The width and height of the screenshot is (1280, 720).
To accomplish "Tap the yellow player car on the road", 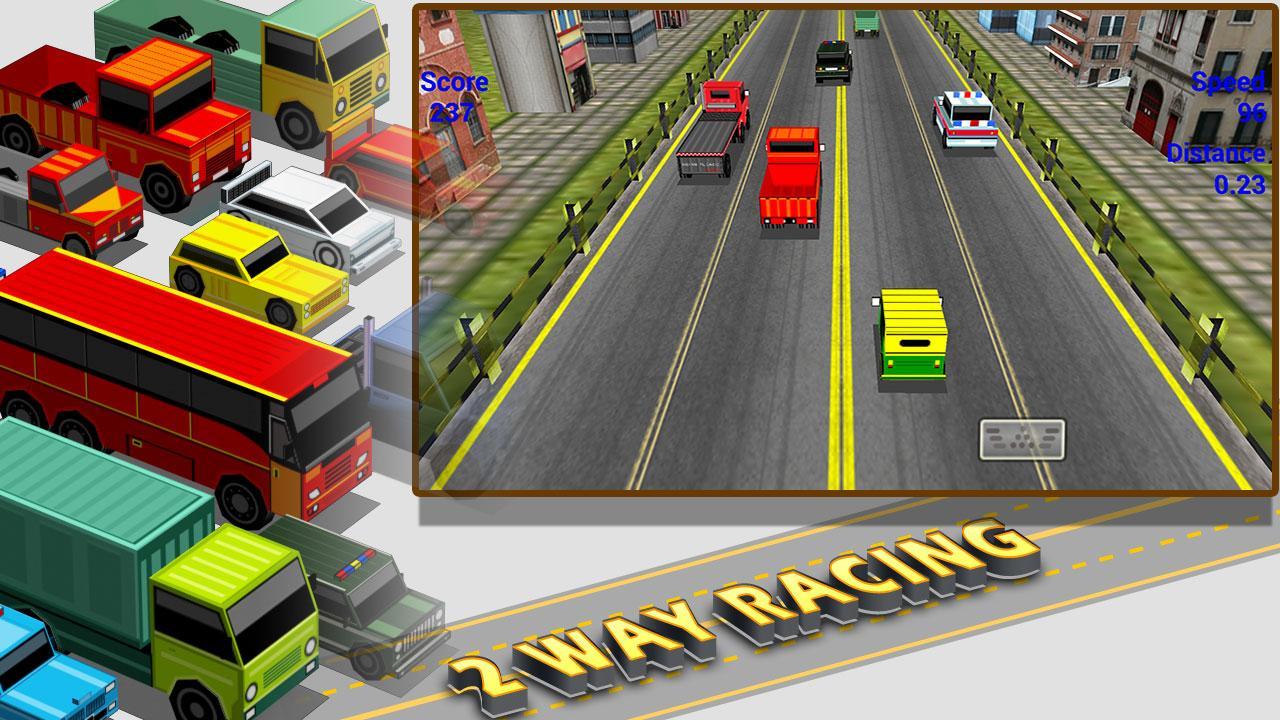I will tap(910, 335).
